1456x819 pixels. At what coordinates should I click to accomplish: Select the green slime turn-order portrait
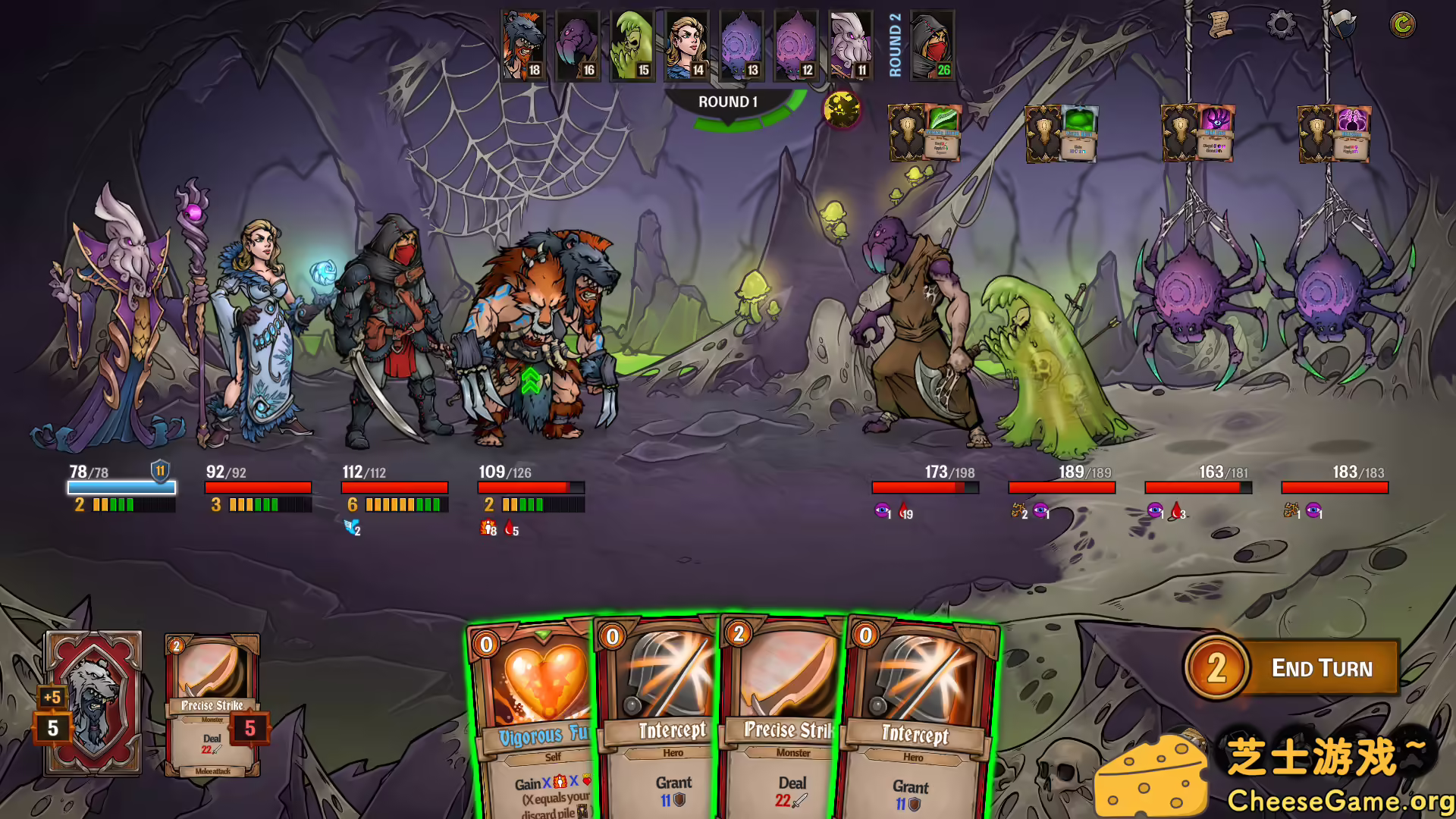(x=632, y=45)
